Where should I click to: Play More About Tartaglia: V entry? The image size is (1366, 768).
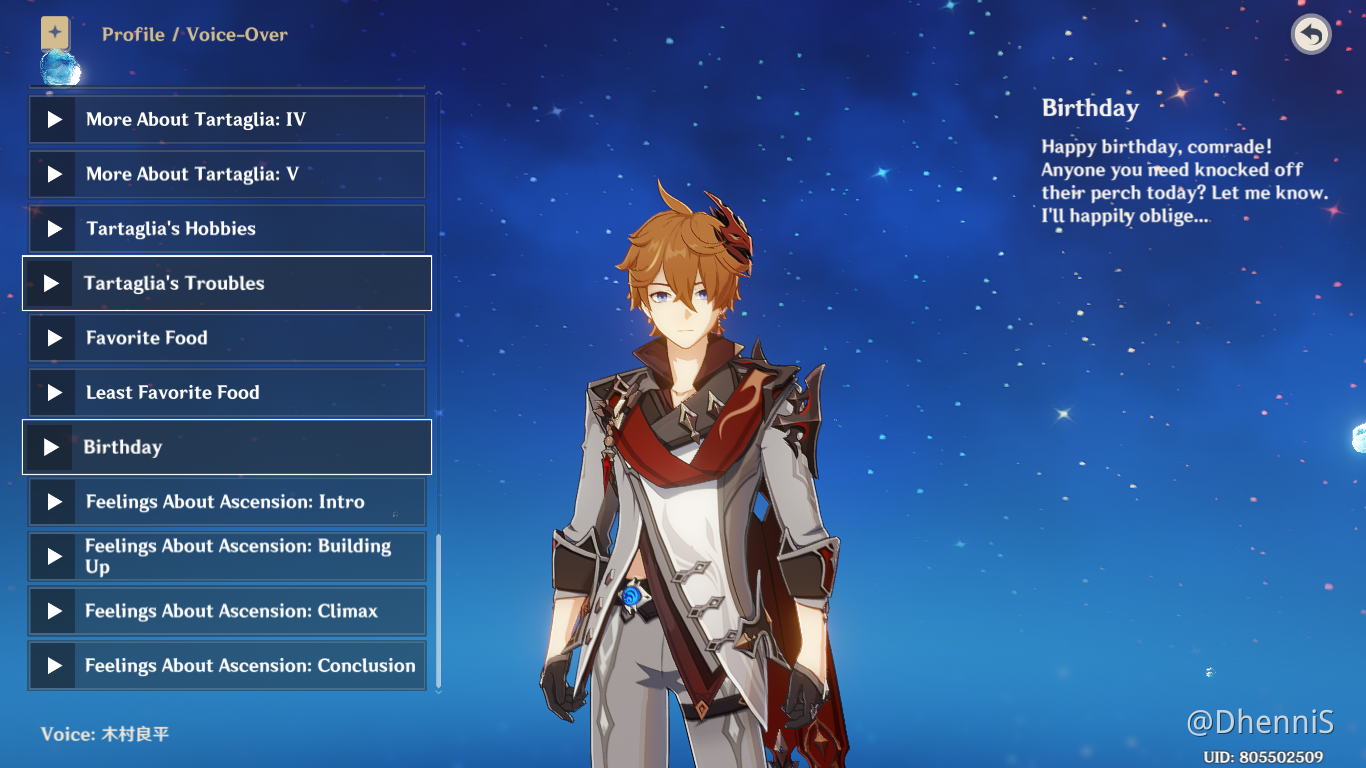(226, 174)
